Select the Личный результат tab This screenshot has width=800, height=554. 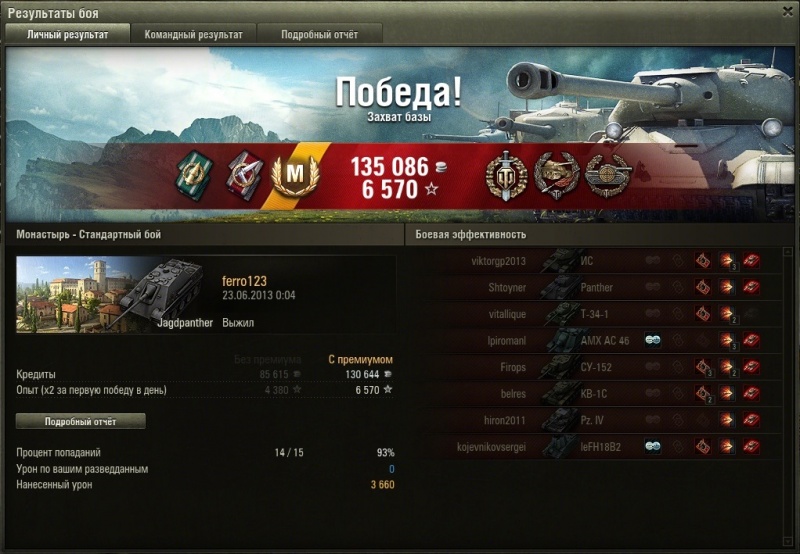[67, 34]
